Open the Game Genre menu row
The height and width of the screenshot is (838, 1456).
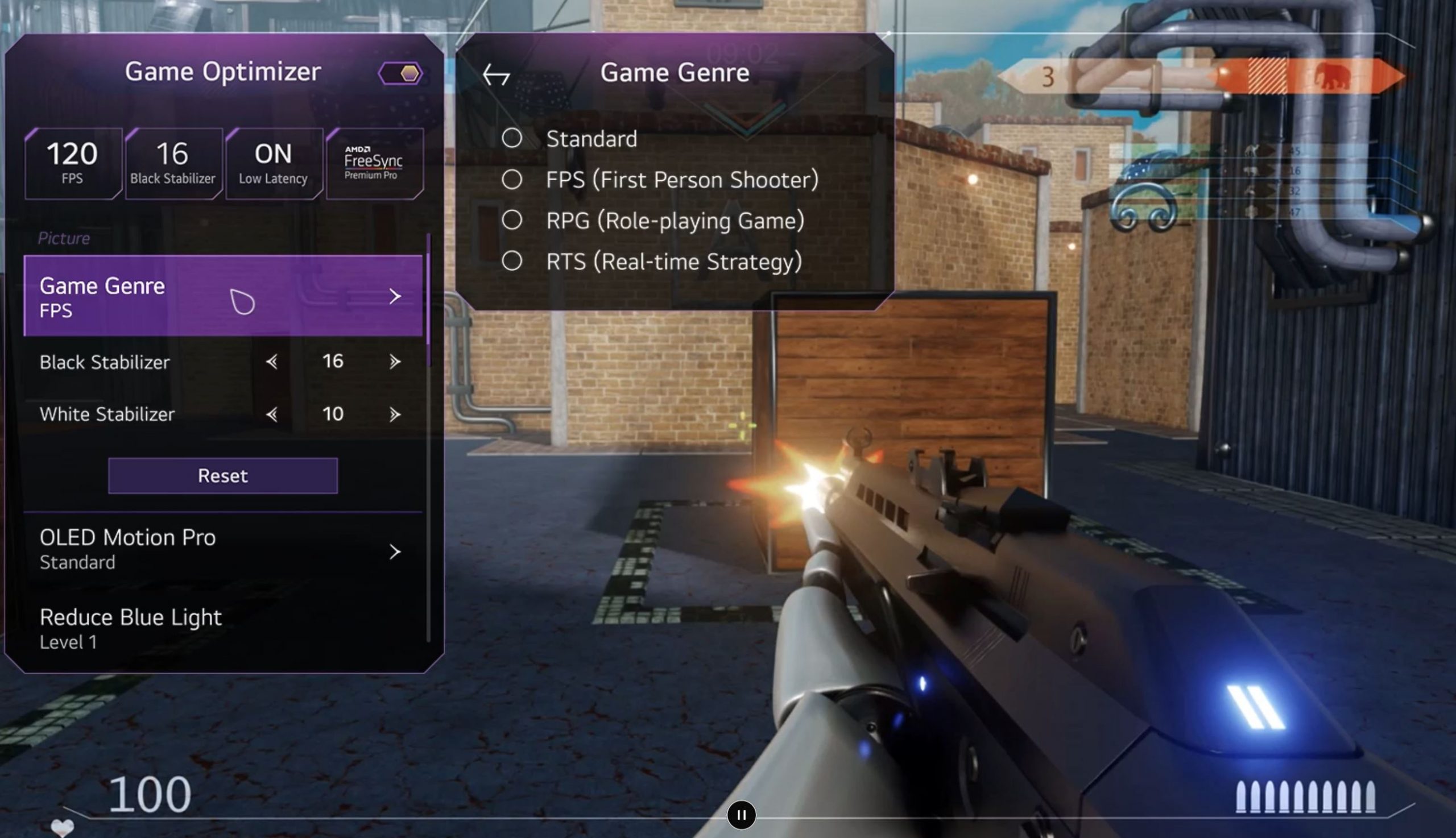pos(222,296)
